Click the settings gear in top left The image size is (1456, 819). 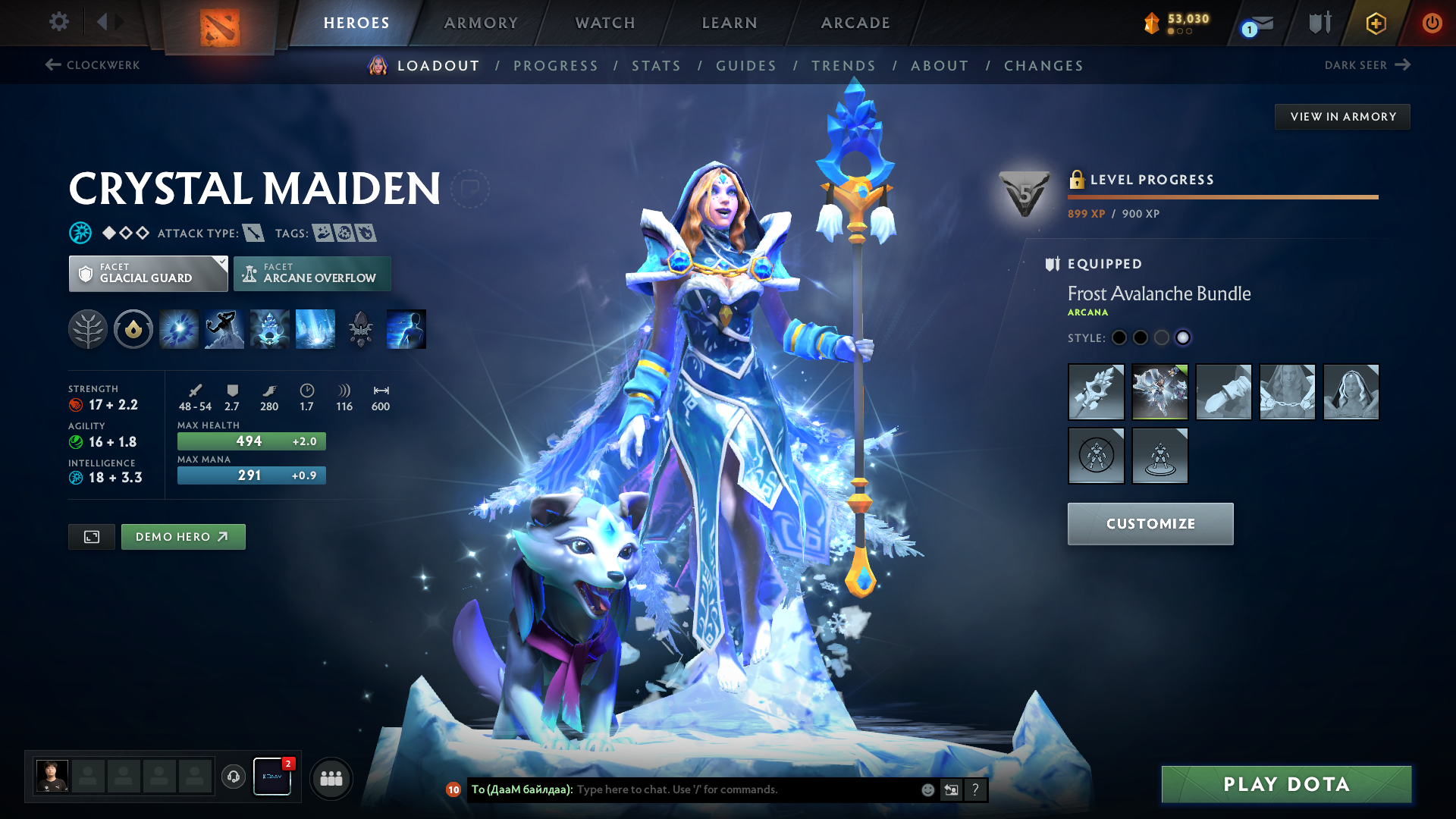pos(58,22)
